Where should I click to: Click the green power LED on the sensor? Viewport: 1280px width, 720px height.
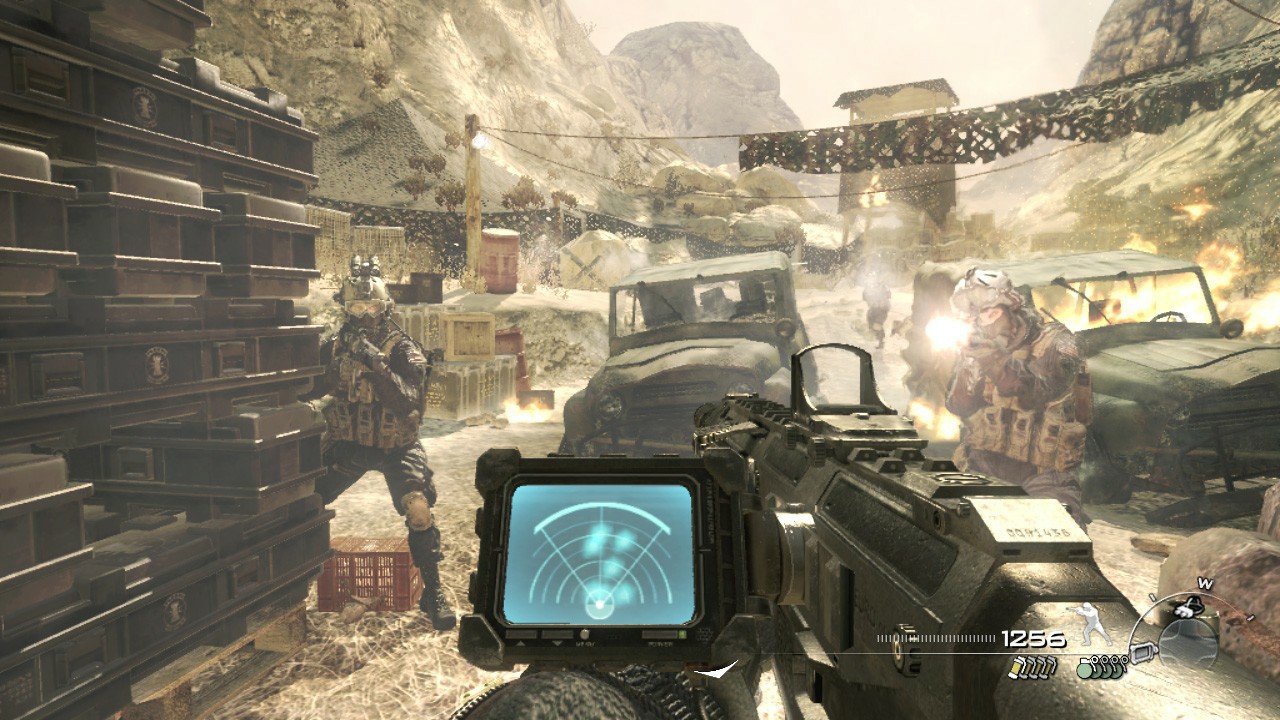click(x=683, y=635)
